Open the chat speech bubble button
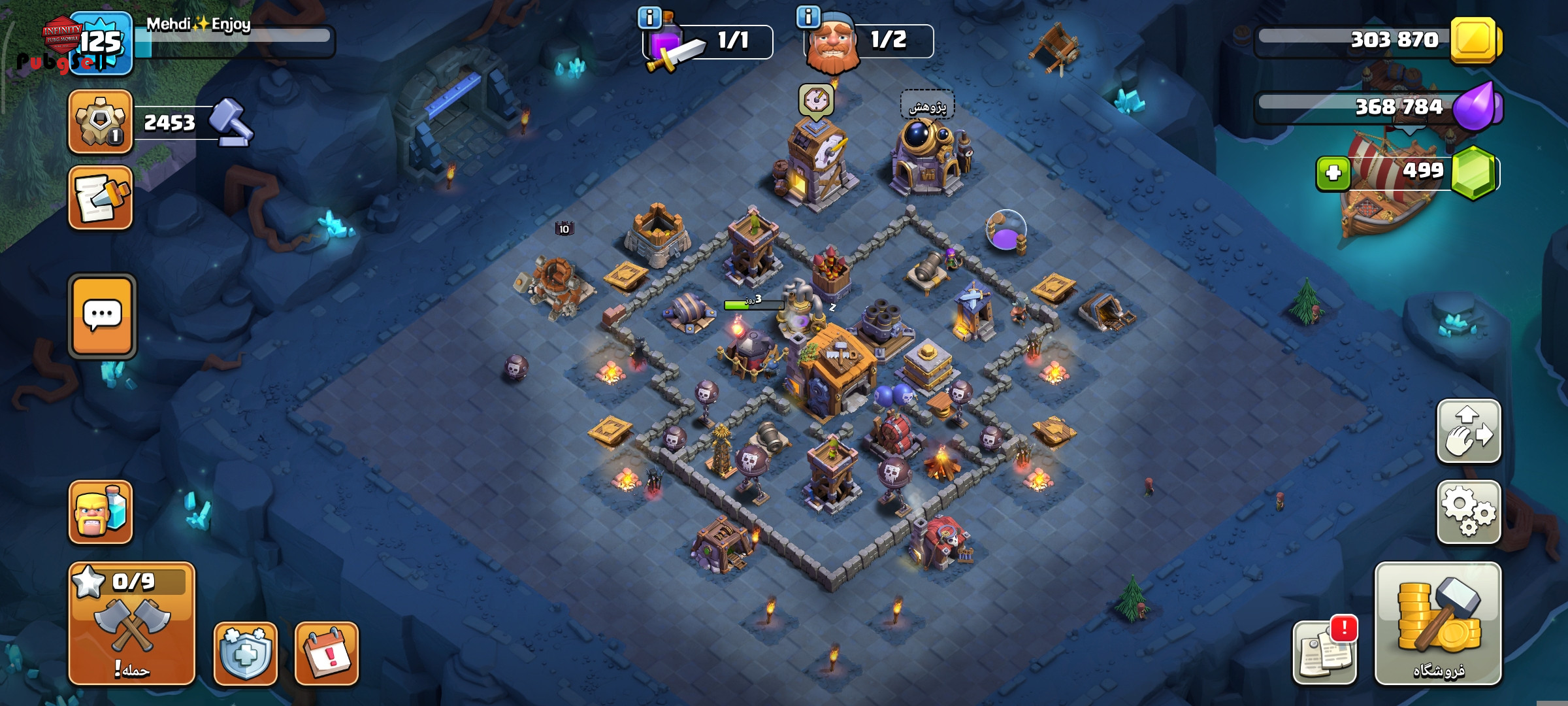This screenshot has width=1568, height=706. coord(102,316)
